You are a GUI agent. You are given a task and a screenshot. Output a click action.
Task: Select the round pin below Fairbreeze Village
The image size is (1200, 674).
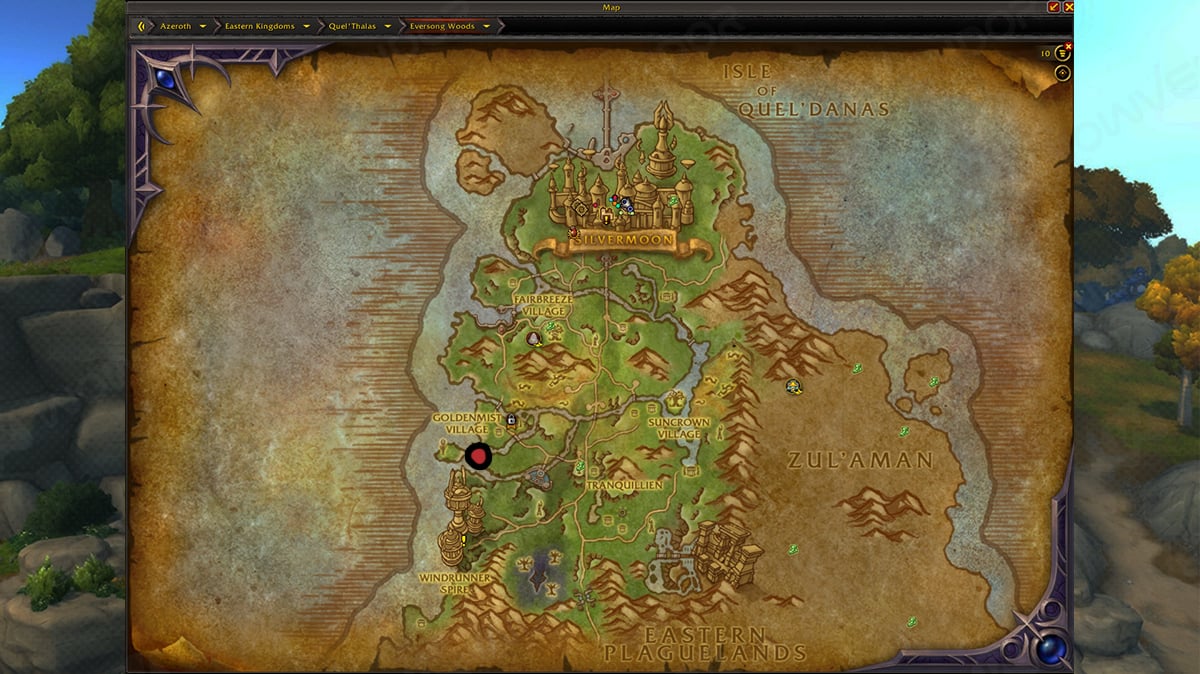tap(534, 338)
